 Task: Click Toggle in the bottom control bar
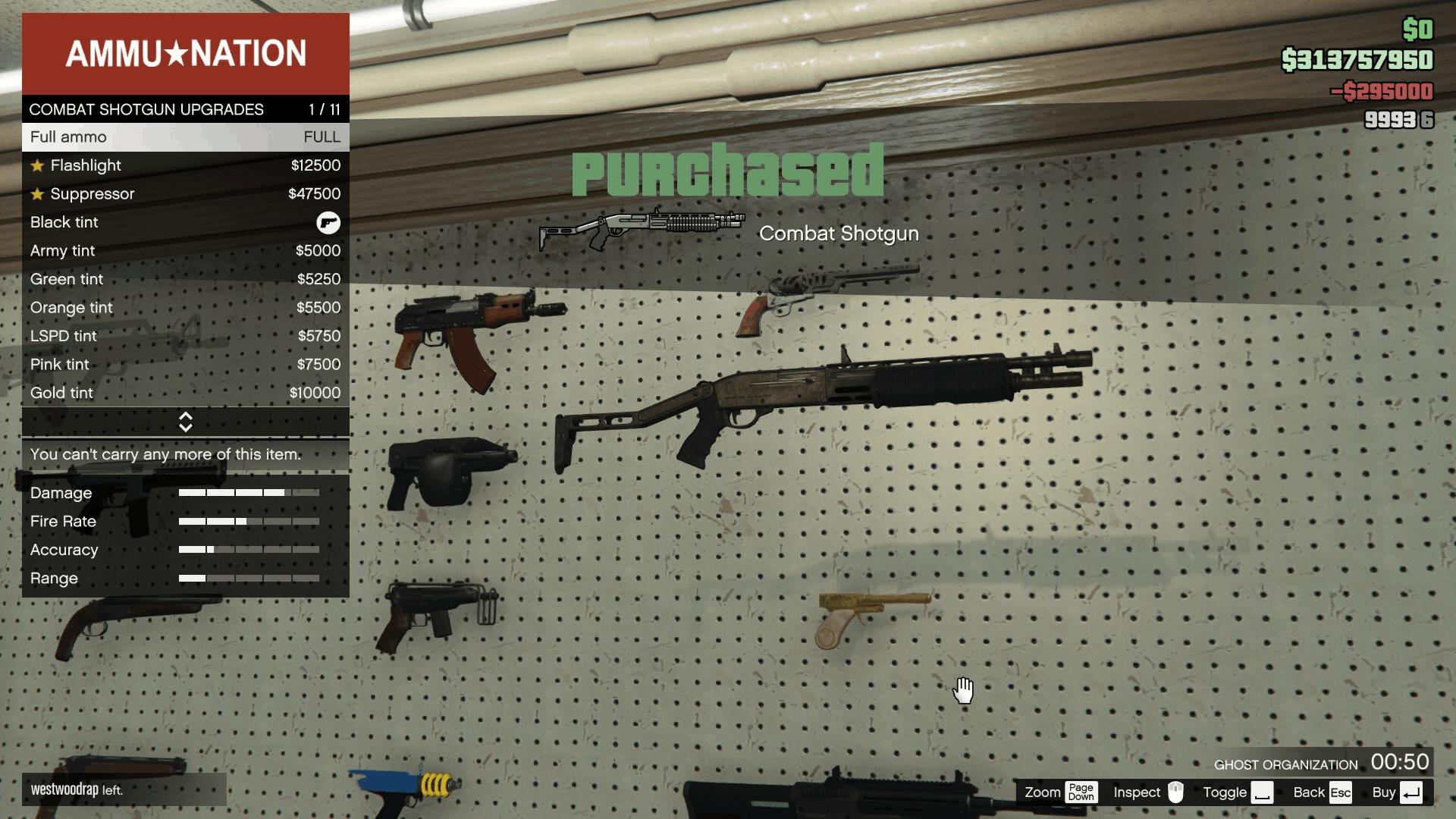point(1224,792)
